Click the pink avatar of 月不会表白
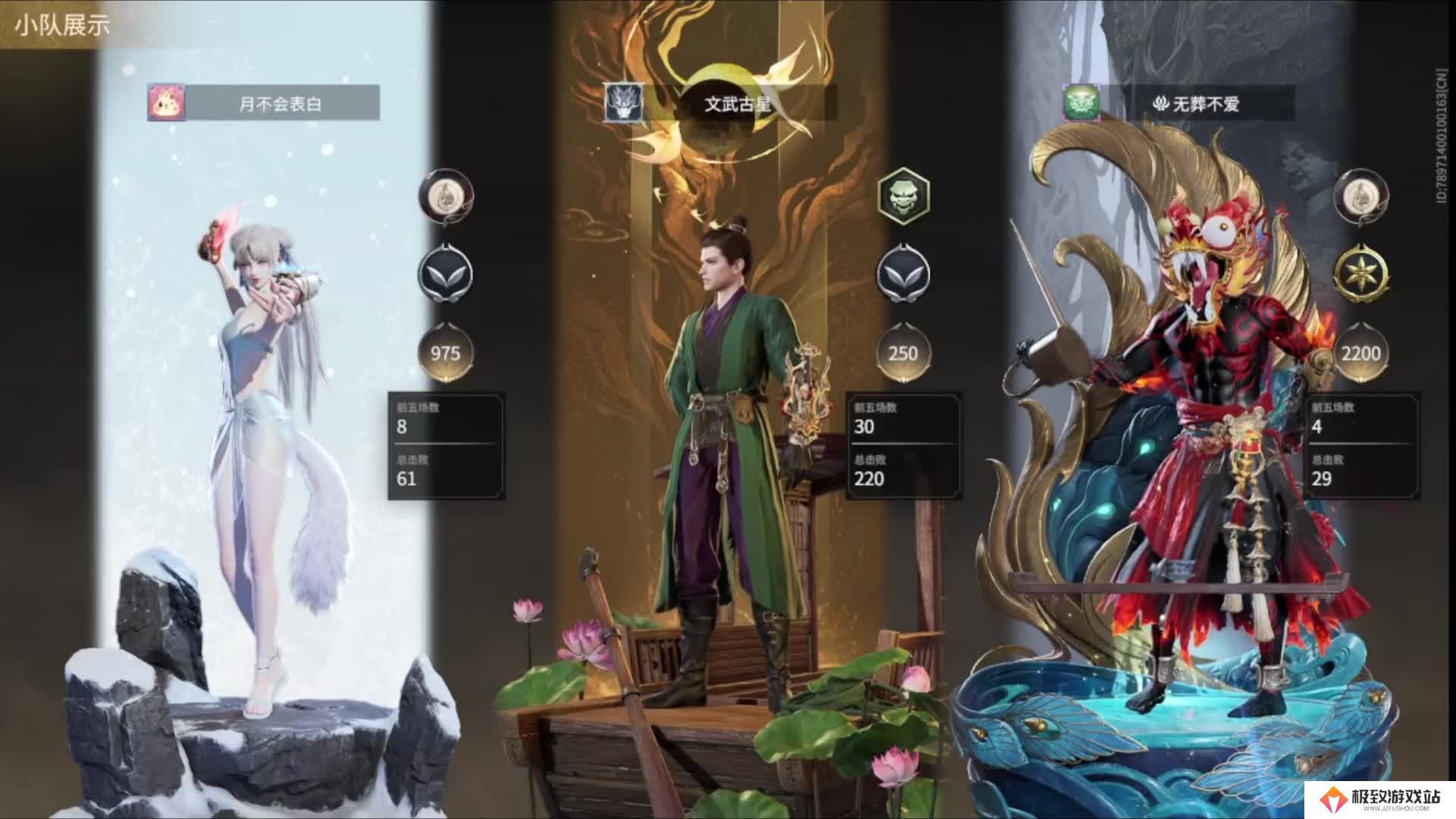Image resolution: width=1456 pixels, height=819 pixels. pos(166,103)
